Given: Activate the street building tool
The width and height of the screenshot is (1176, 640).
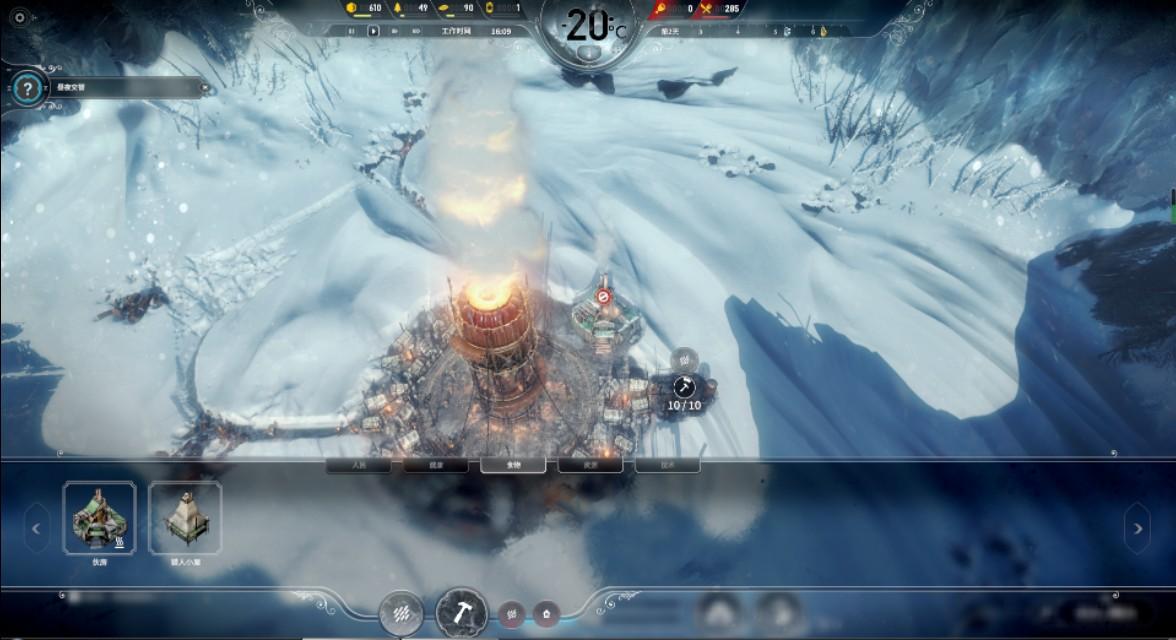Looking at the screenshot, I should point(402,612).
